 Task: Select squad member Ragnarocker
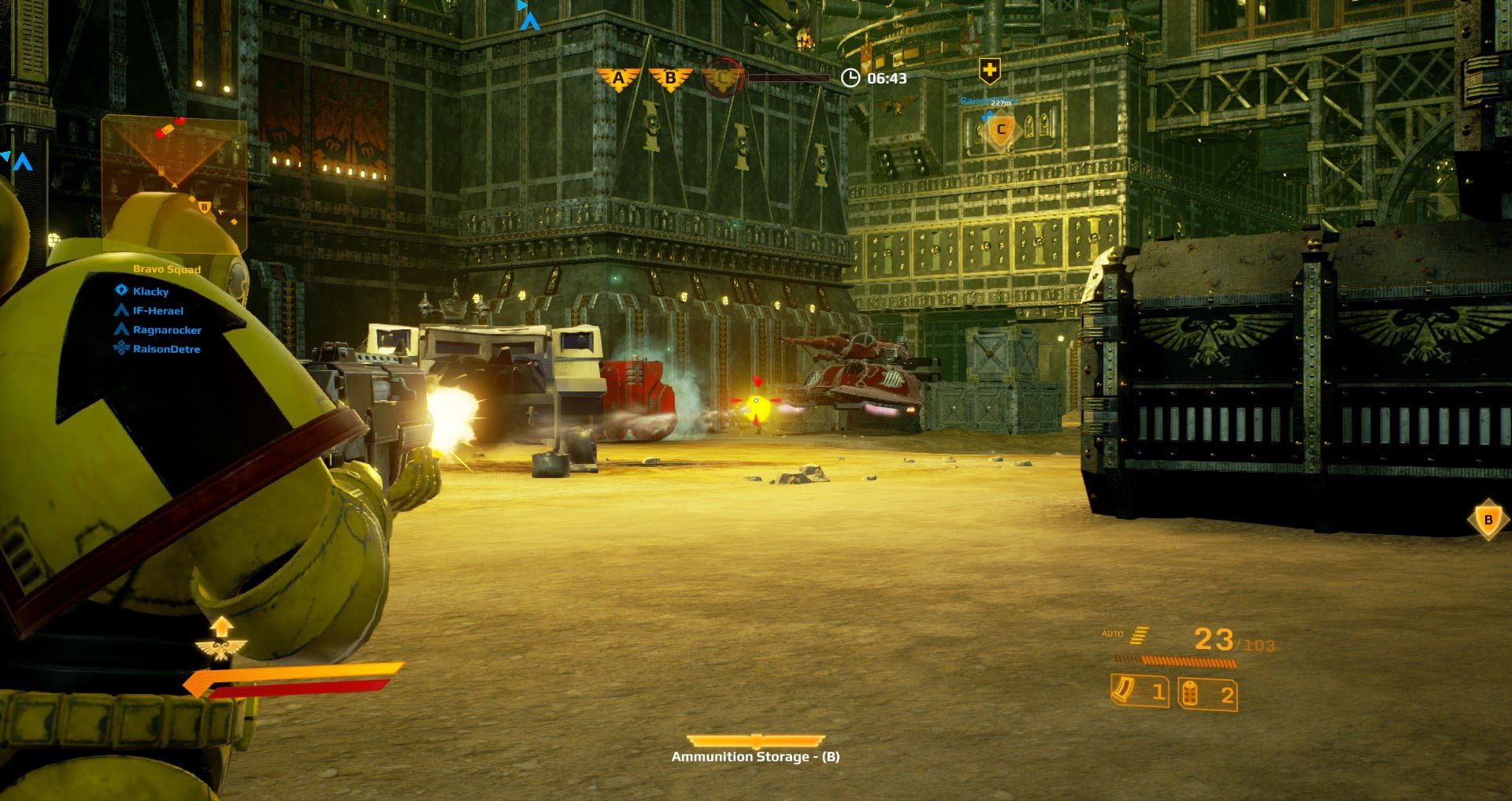coord(166,330)
